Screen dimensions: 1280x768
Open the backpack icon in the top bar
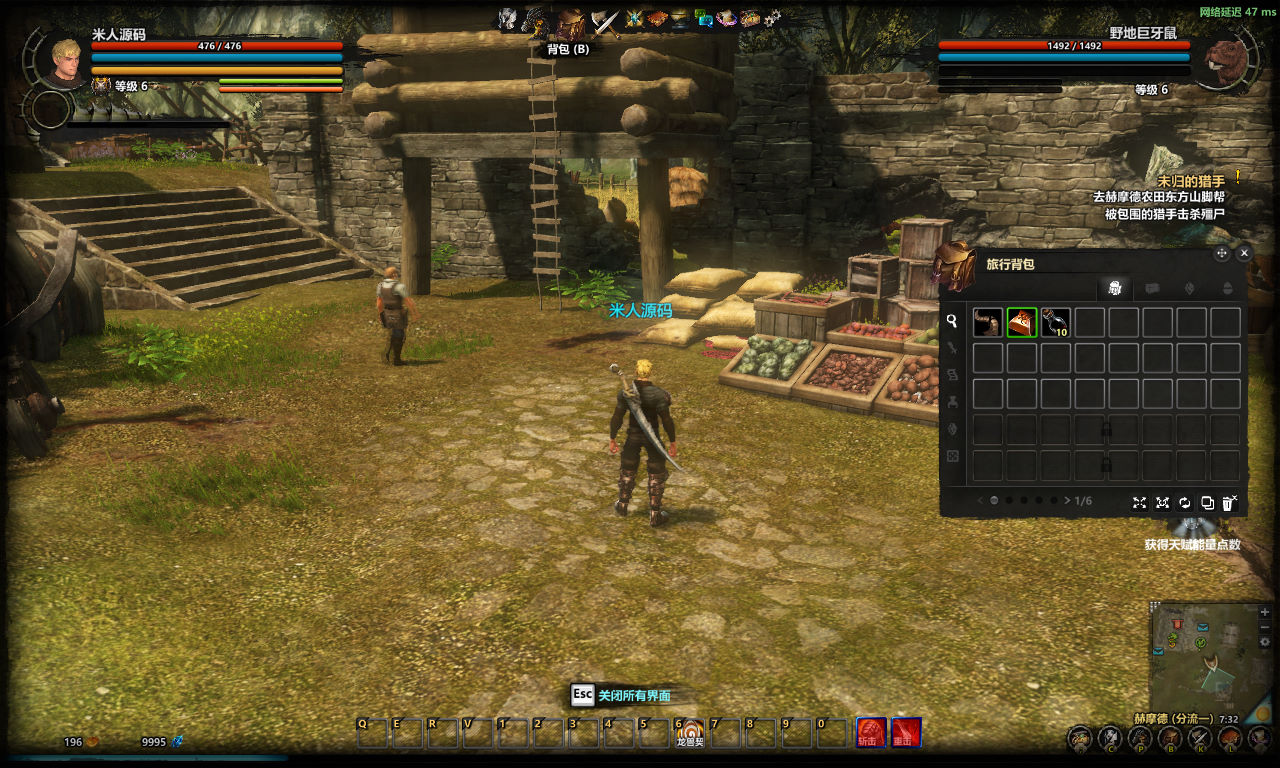coord(570,23)
